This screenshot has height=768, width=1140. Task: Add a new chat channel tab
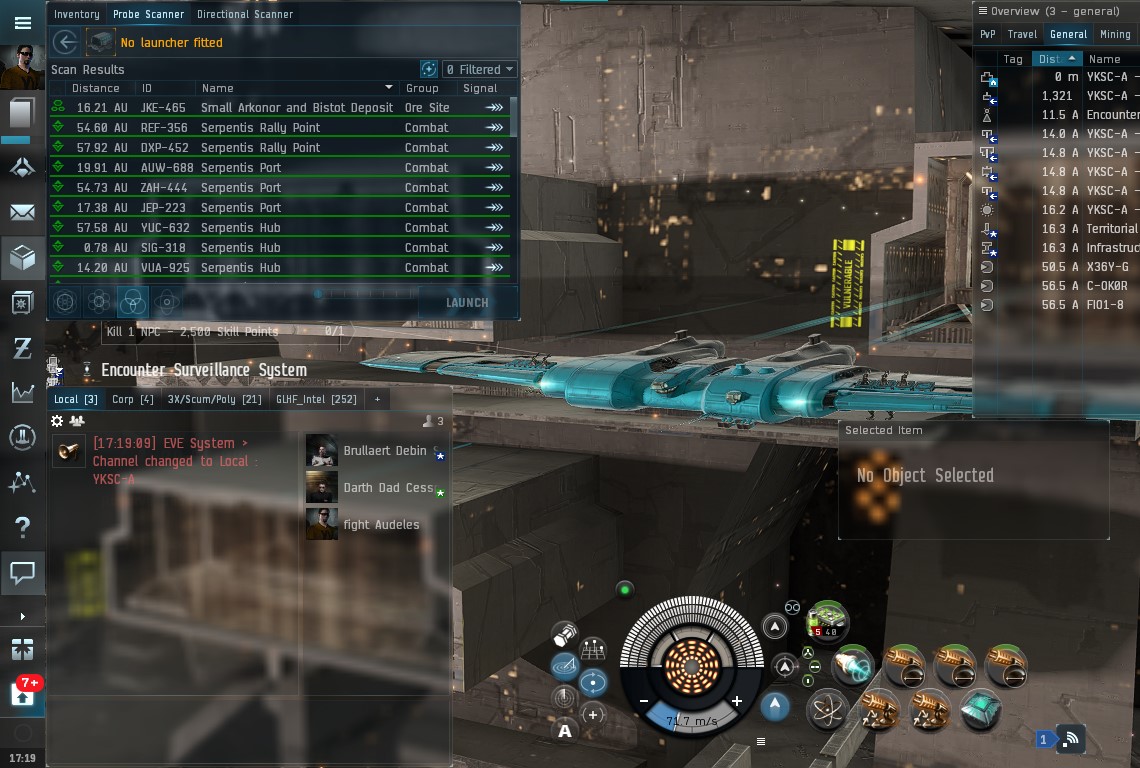(377, 399)
